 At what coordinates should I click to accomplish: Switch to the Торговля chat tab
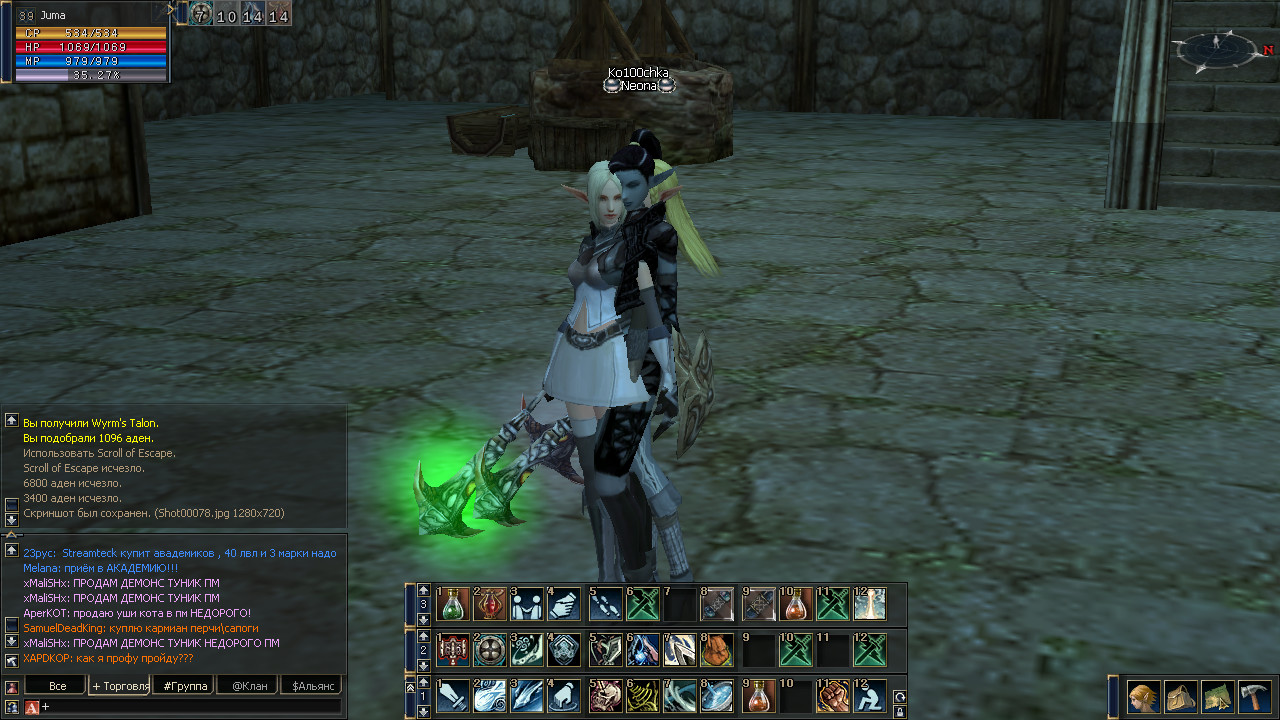pos(120,686)
